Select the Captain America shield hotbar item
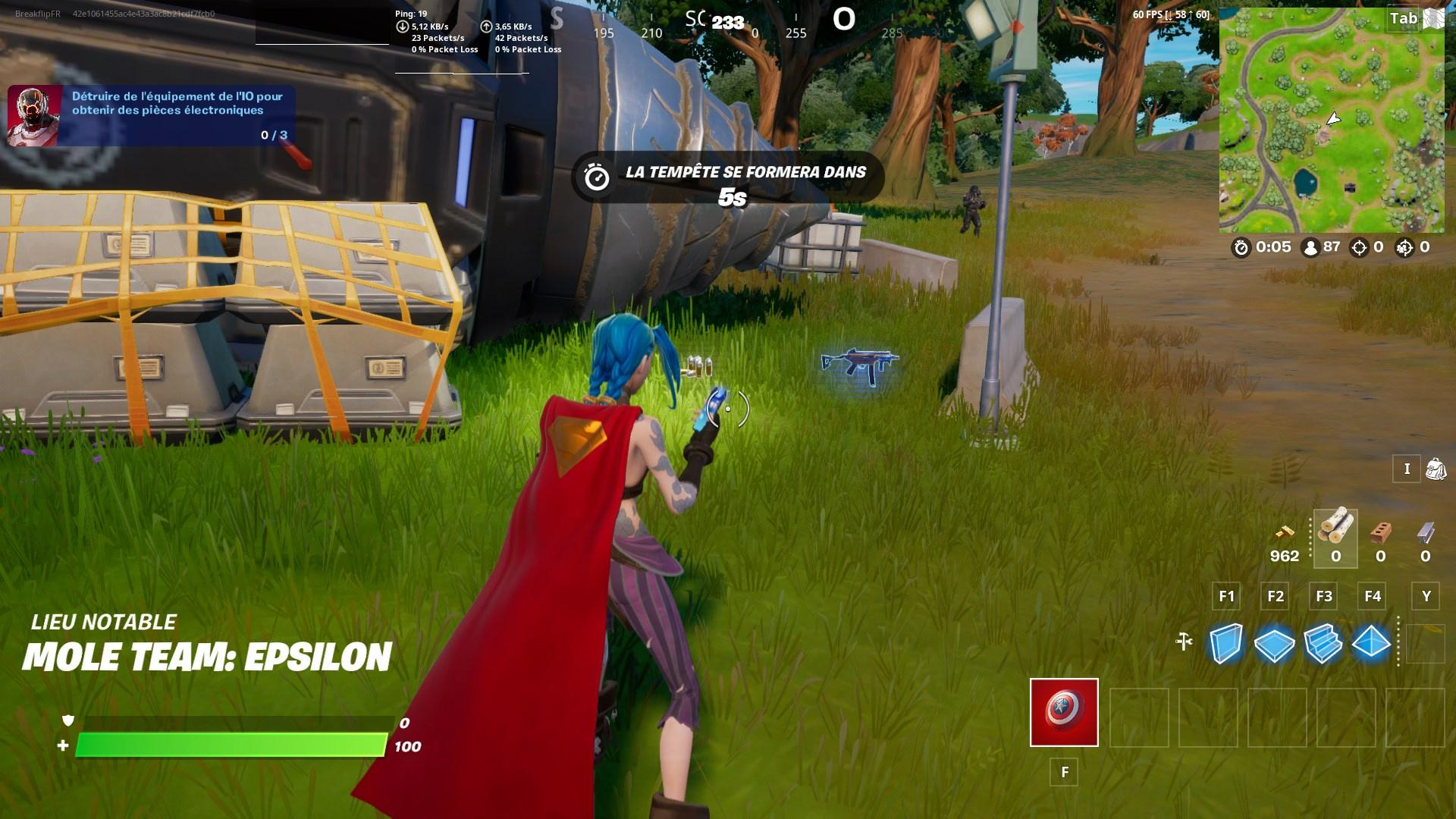This screenshot has height=819, width=1456. (x=1063, y=711)
